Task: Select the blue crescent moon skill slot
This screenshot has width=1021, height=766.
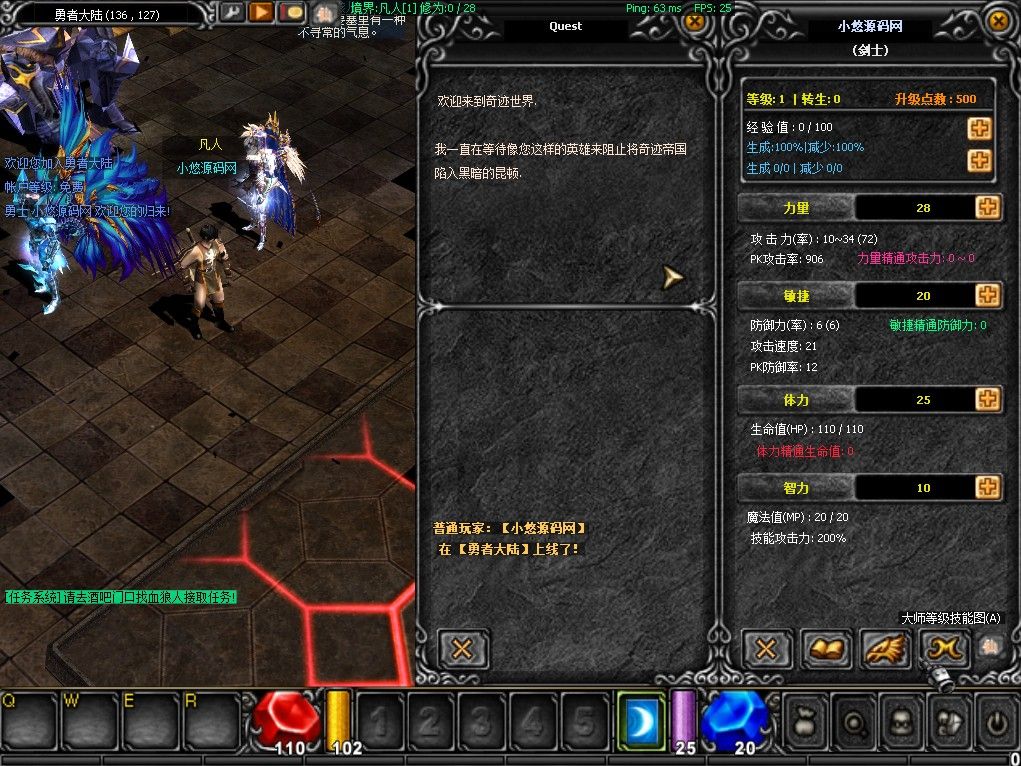Action: point(641,718)
